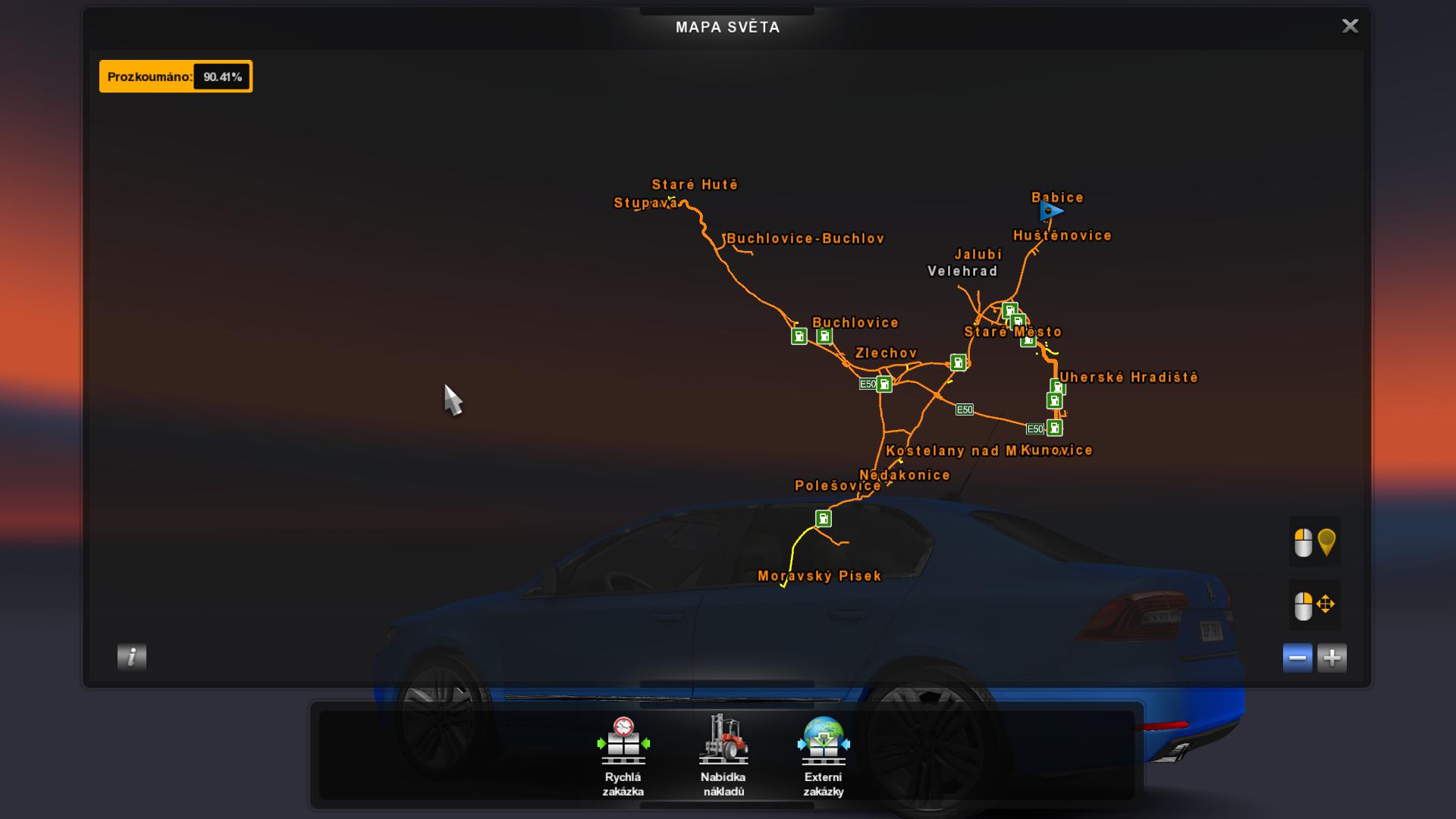The width and height of the screenshot is (1456, 819).
Task: Select the gas station near Polešovice
Action: coord(824,519)
